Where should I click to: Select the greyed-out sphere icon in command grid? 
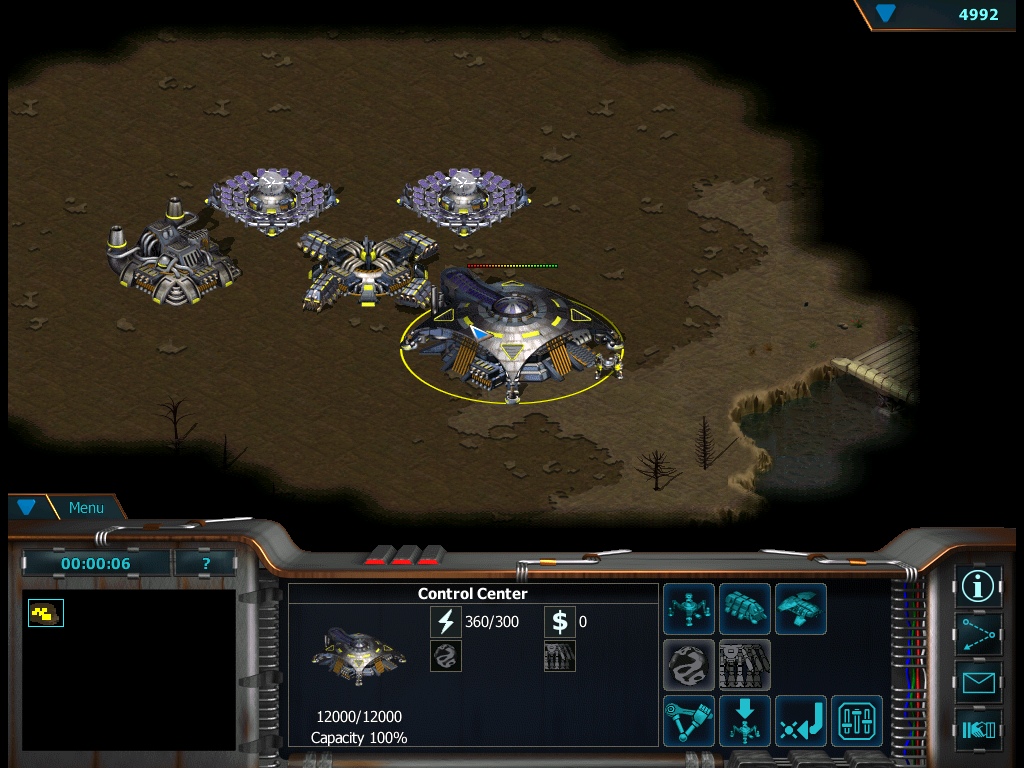[689, 665]
